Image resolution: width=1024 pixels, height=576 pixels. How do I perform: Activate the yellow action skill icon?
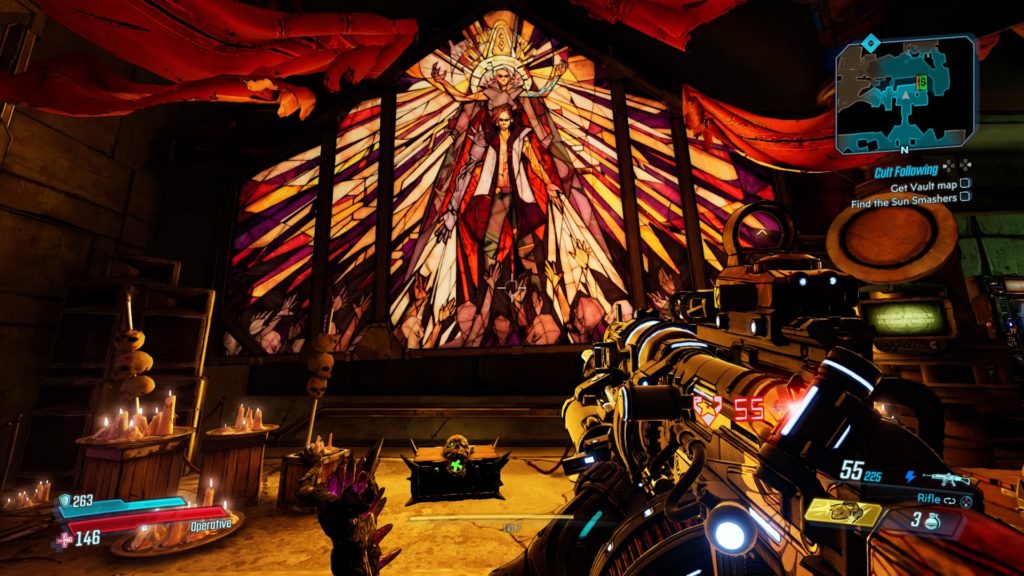click(x=843, y=513)
